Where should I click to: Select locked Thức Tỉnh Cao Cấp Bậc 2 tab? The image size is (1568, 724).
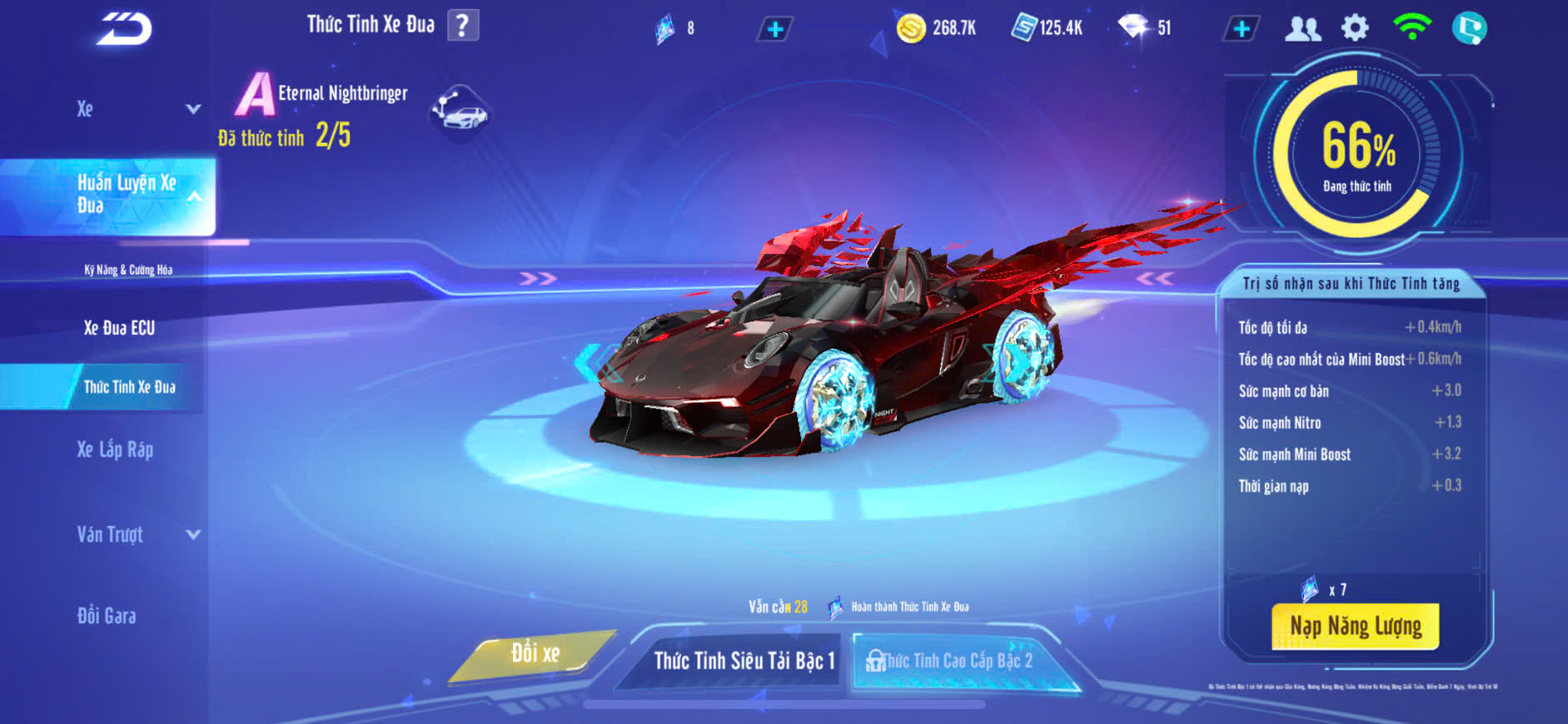958,661
